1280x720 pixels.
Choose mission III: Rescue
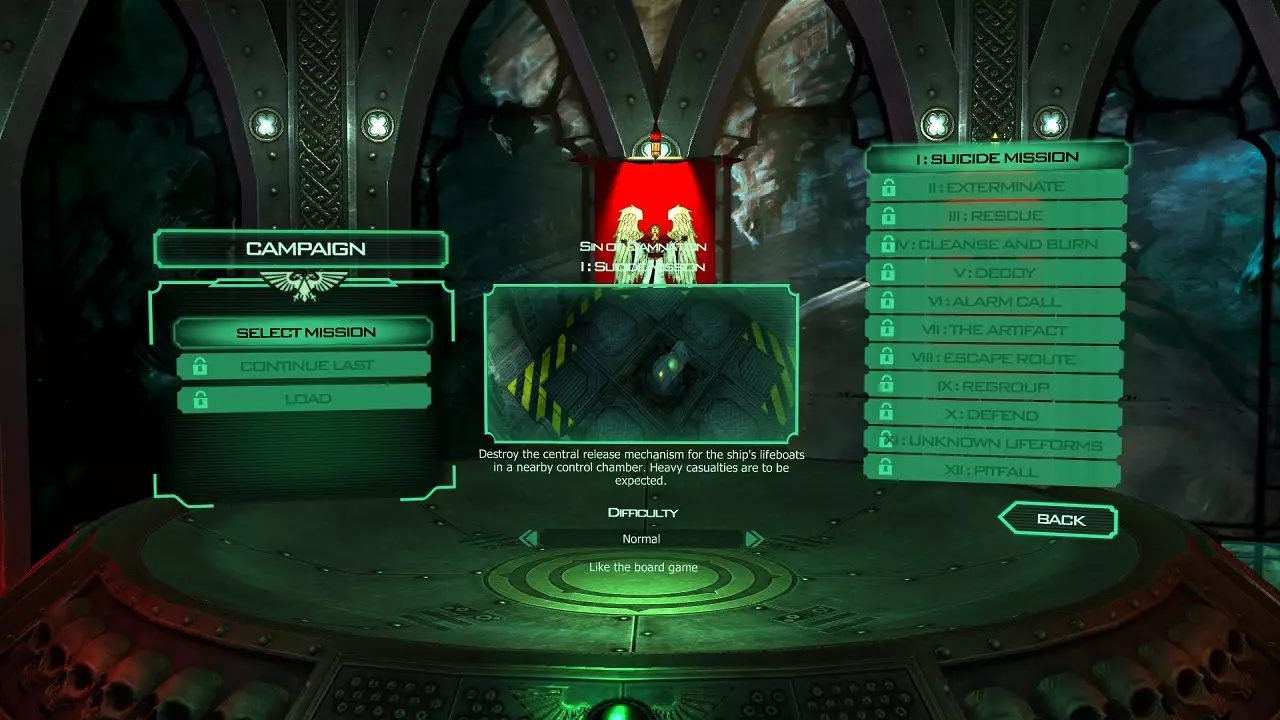(x=997, y=215)
